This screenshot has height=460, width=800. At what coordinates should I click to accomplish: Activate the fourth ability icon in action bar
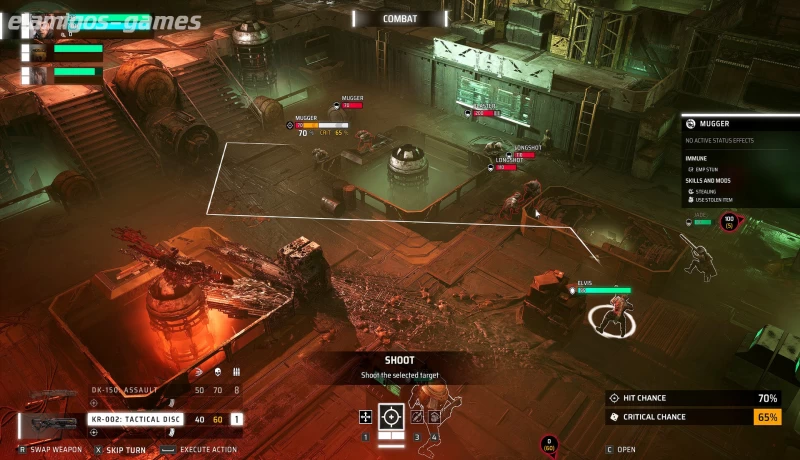[435, 416]
